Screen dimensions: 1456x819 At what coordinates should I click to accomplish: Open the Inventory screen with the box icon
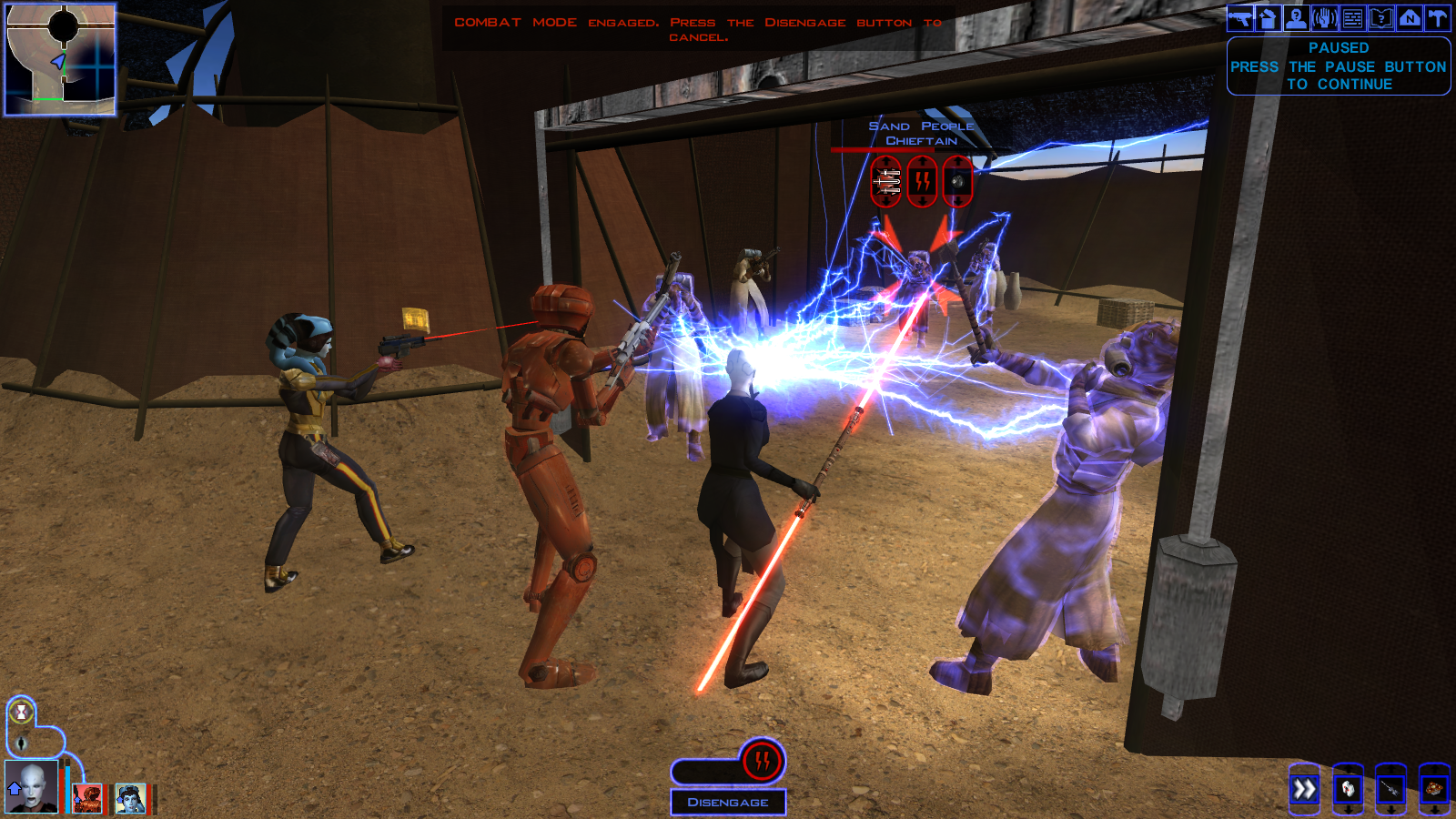point(1268,17)
